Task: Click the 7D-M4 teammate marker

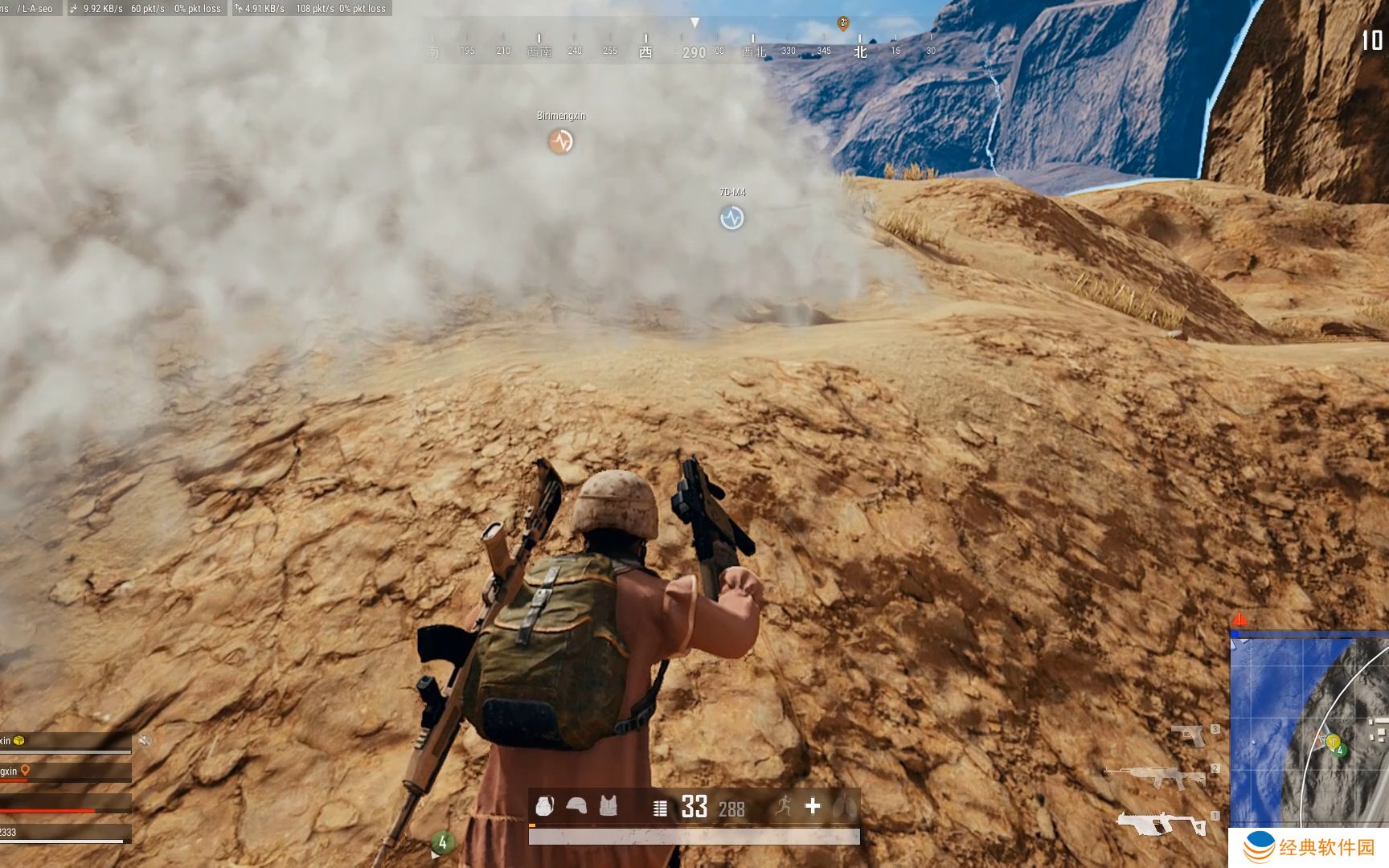Action: point(731,218)
